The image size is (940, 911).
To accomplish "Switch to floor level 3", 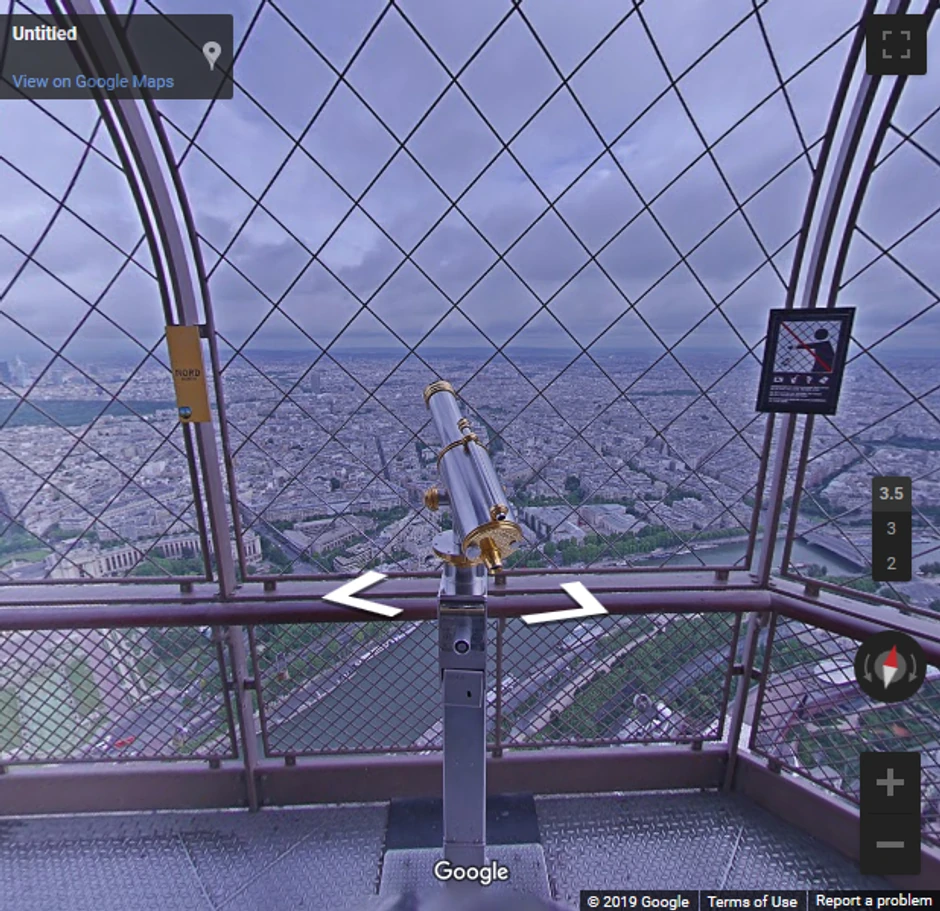I will point(890,529).
